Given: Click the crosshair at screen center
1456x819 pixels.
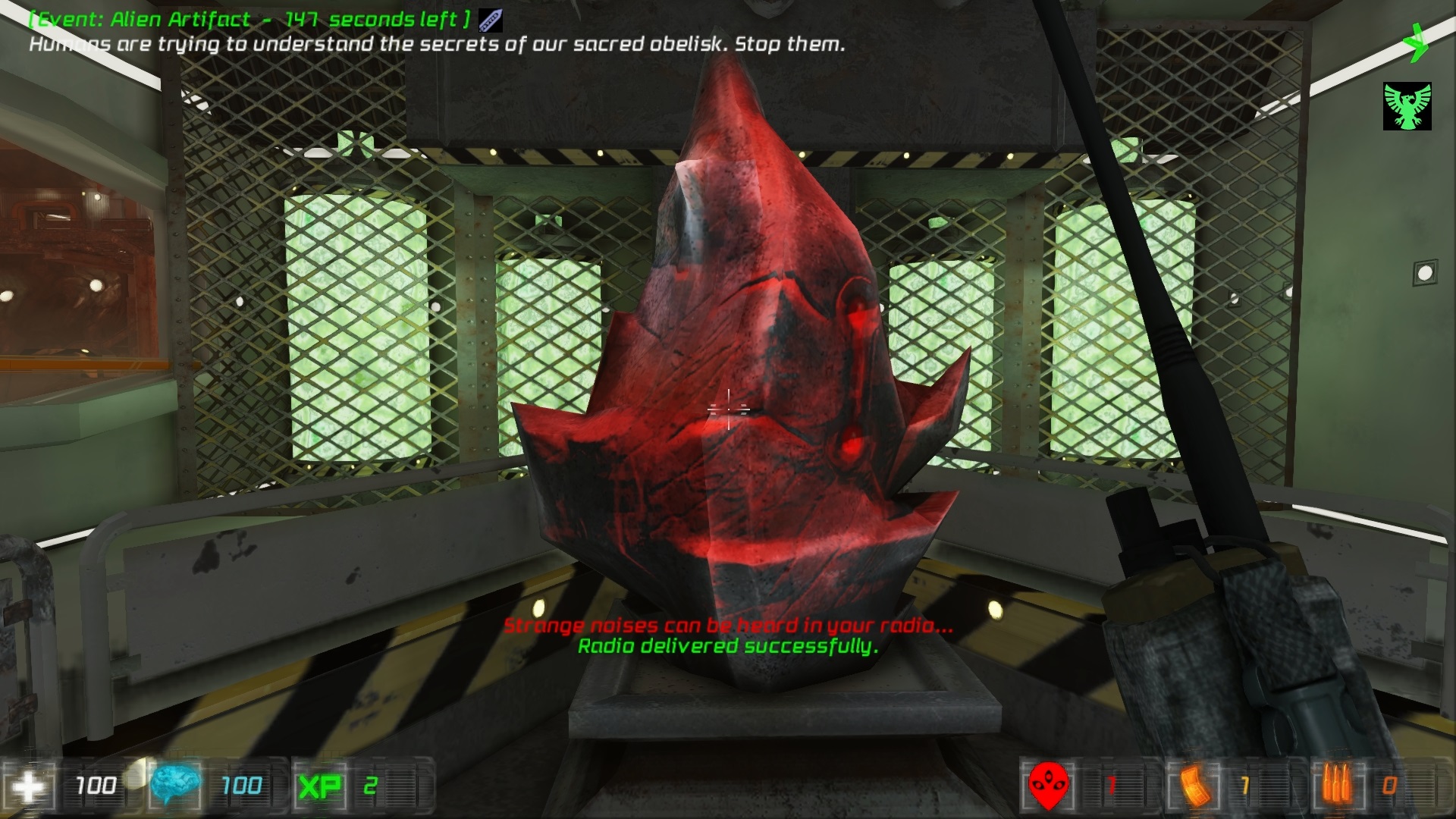Looking at the screenshot, I should point(728,409).
